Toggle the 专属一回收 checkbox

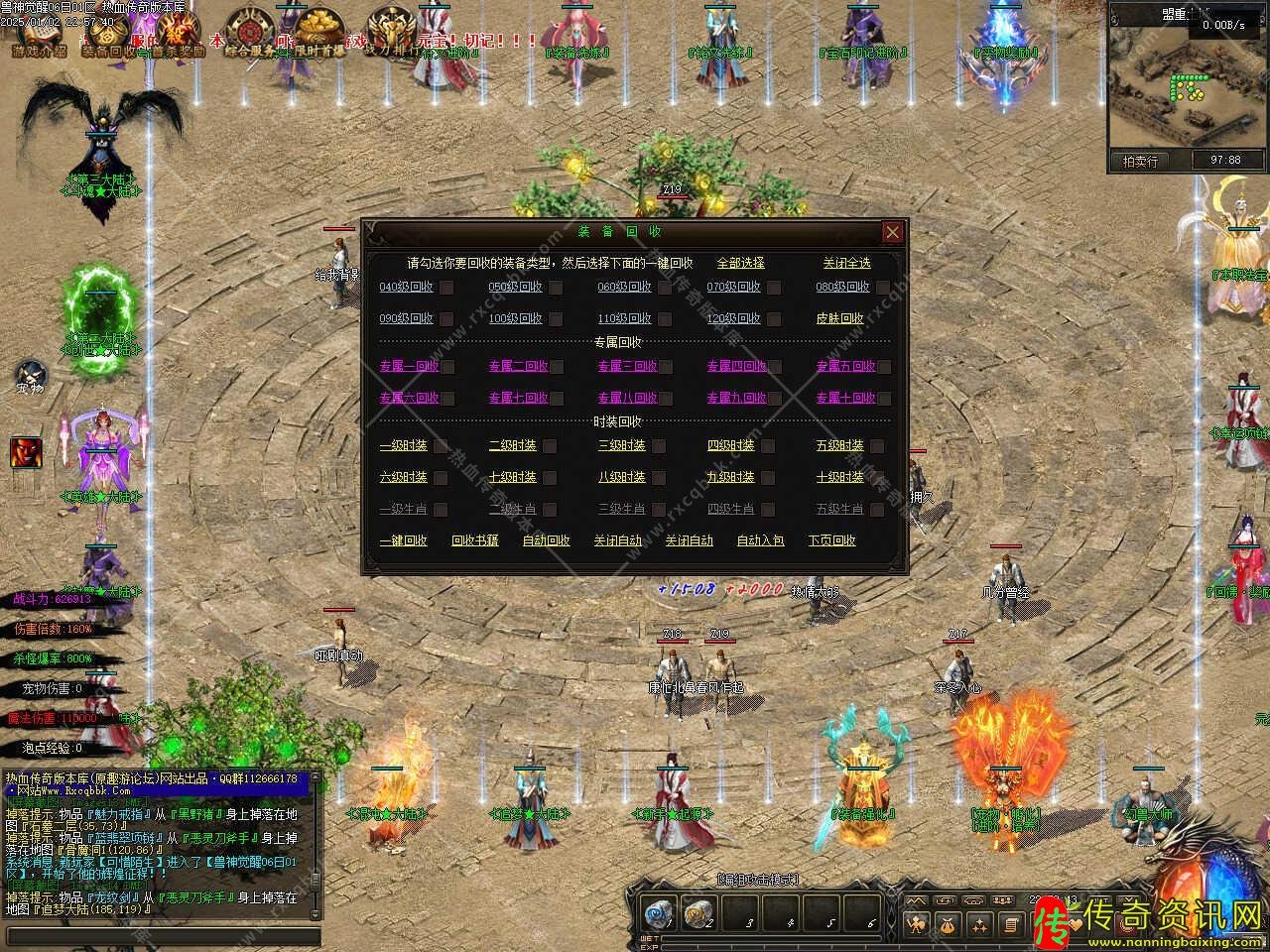tap(447, 367)
